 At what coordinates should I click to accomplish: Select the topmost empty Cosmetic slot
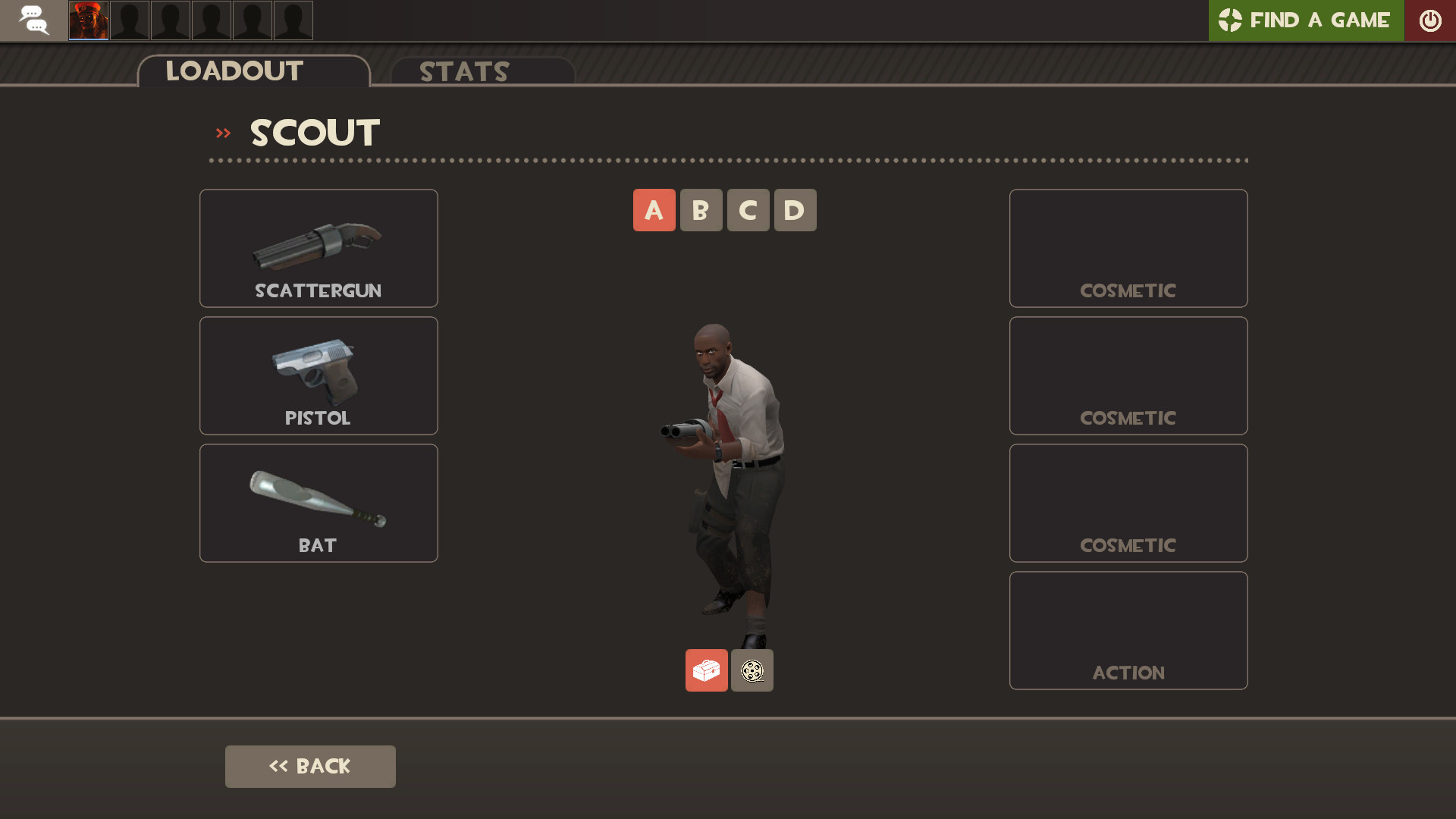1128,248
